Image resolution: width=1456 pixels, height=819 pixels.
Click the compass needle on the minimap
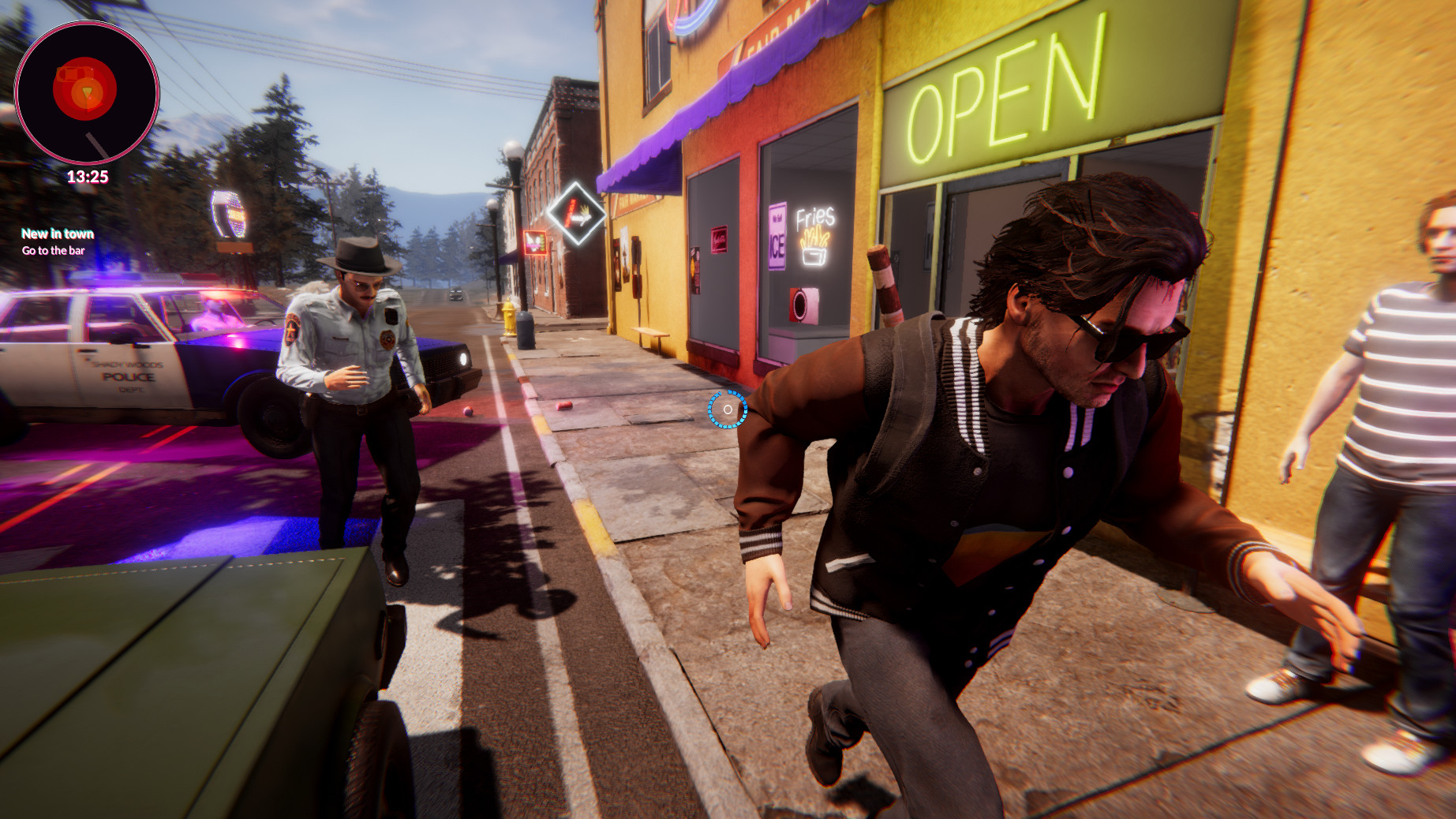coord(97,144)
